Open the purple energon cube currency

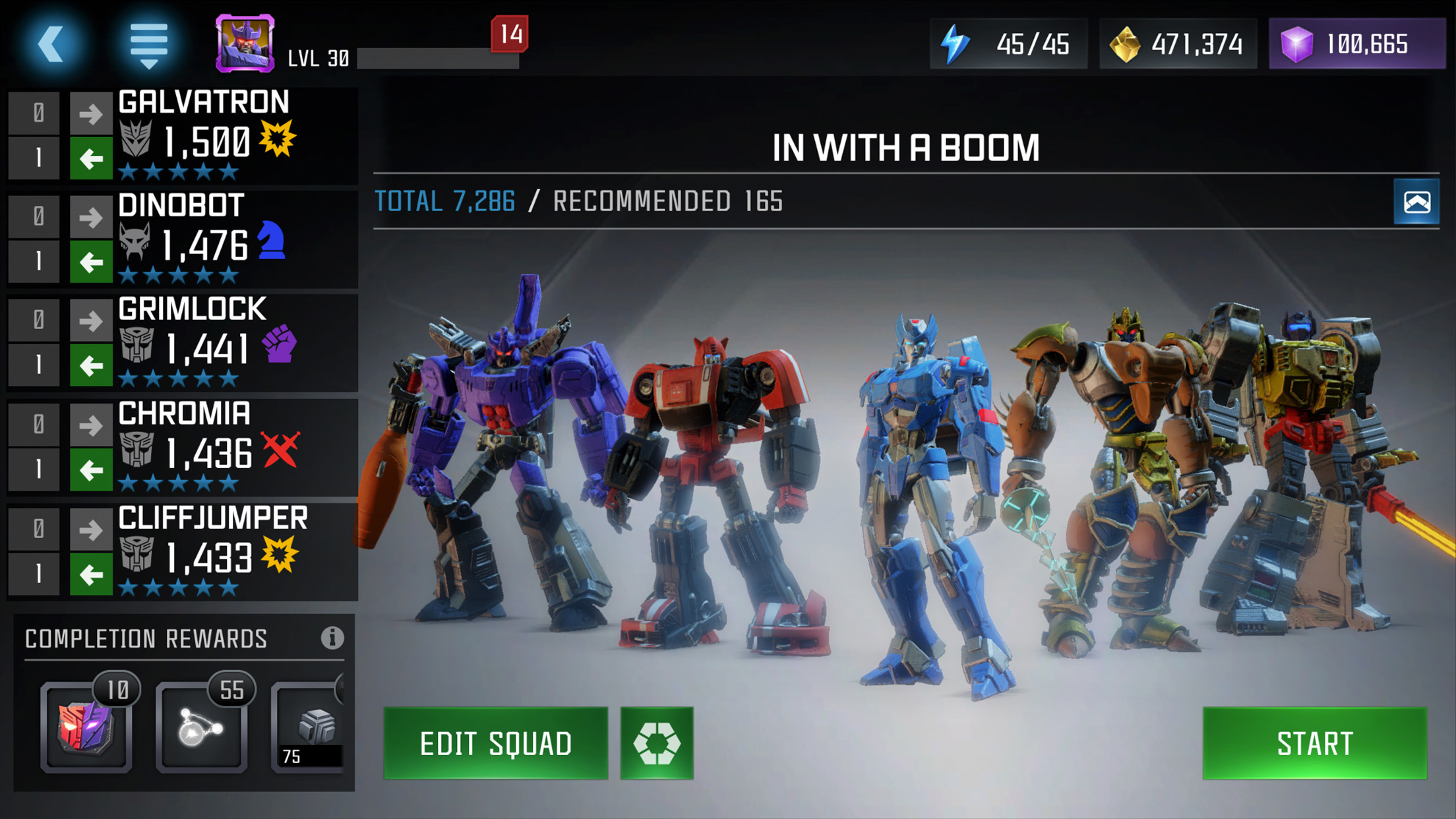point(1356,44)
